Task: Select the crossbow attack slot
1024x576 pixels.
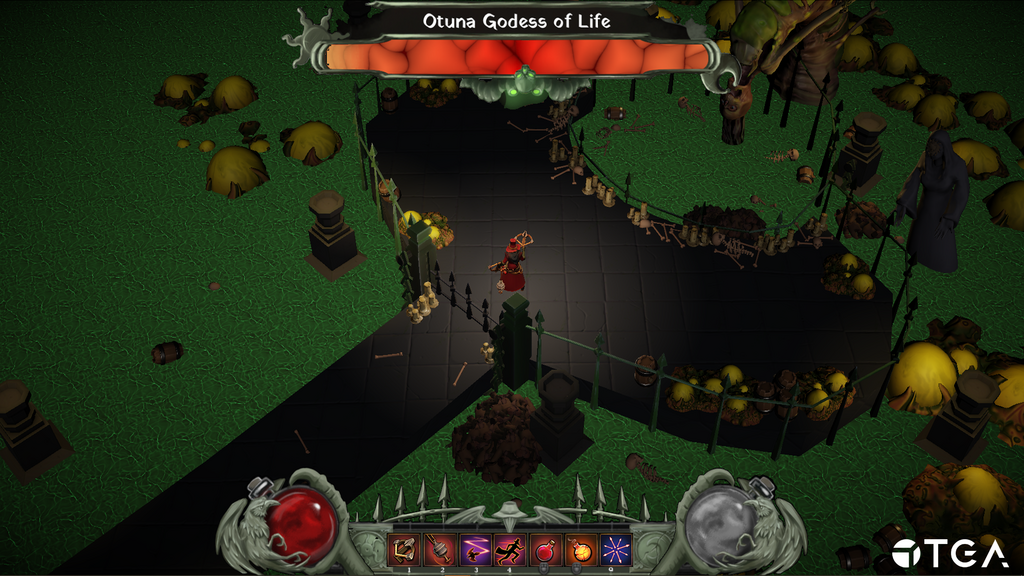Action: pyautogui.click(x=406, y=549)
